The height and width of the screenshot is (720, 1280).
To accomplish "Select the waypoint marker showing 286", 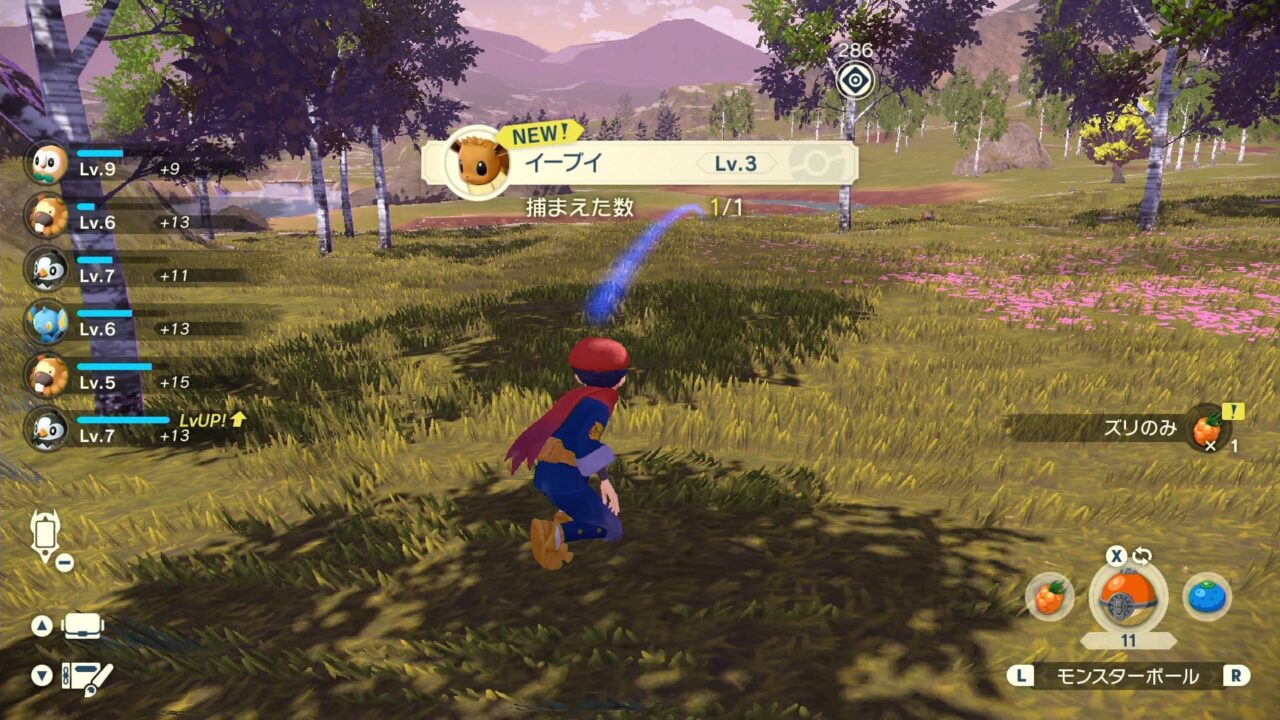I will coord(855,80).
